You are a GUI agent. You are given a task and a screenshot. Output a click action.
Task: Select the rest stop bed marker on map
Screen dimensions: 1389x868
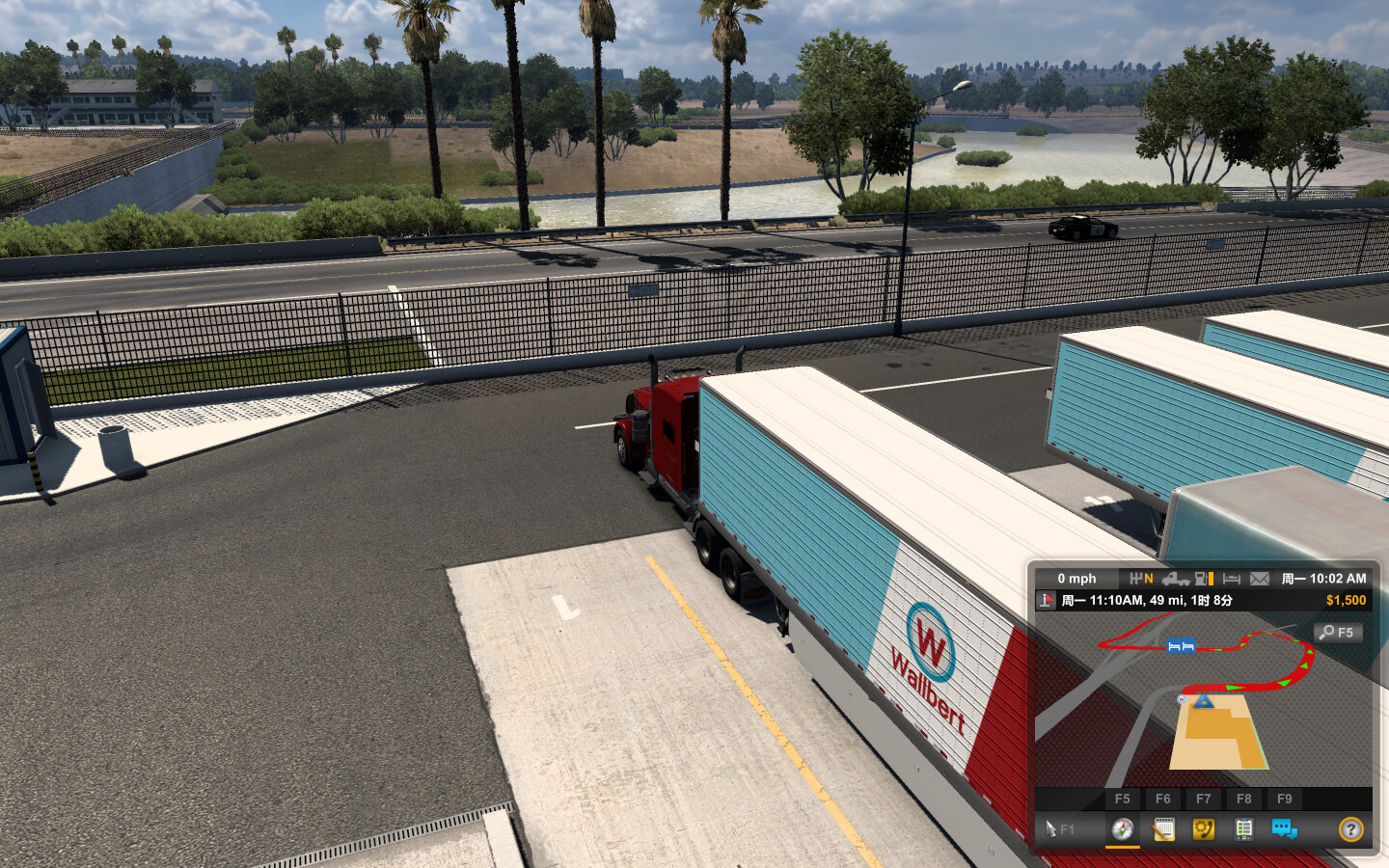coord(1181,646)
